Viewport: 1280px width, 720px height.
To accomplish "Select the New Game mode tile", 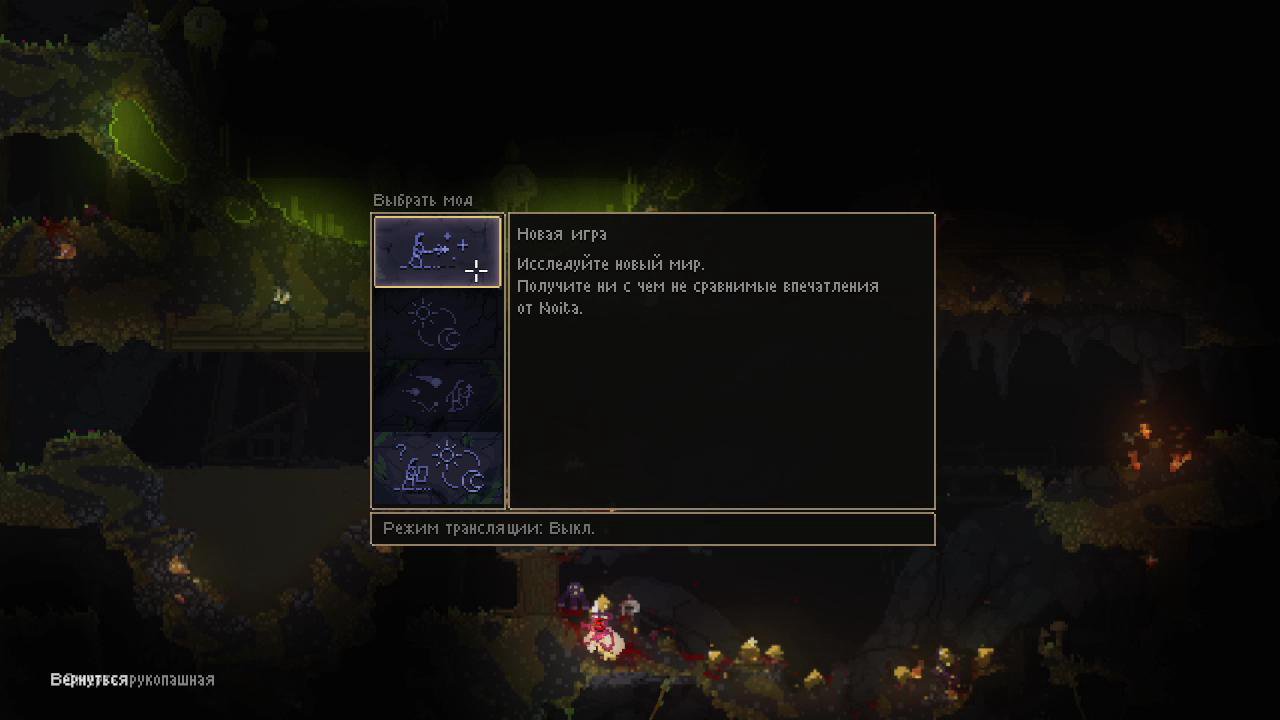I will pyautogui.click(x=437, y=252).
